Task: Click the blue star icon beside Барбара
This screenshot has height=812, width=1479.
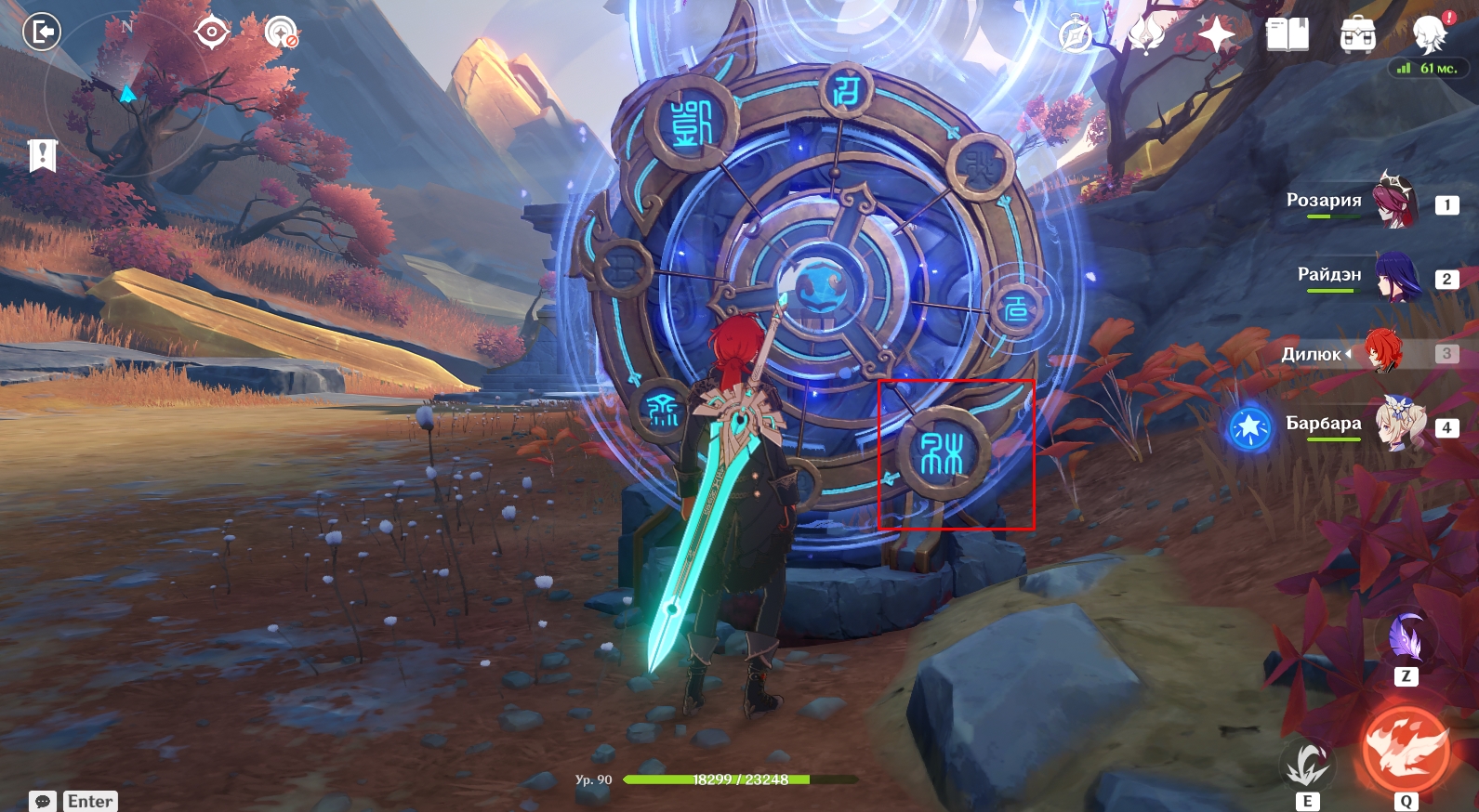Action: pos(1249,427)
